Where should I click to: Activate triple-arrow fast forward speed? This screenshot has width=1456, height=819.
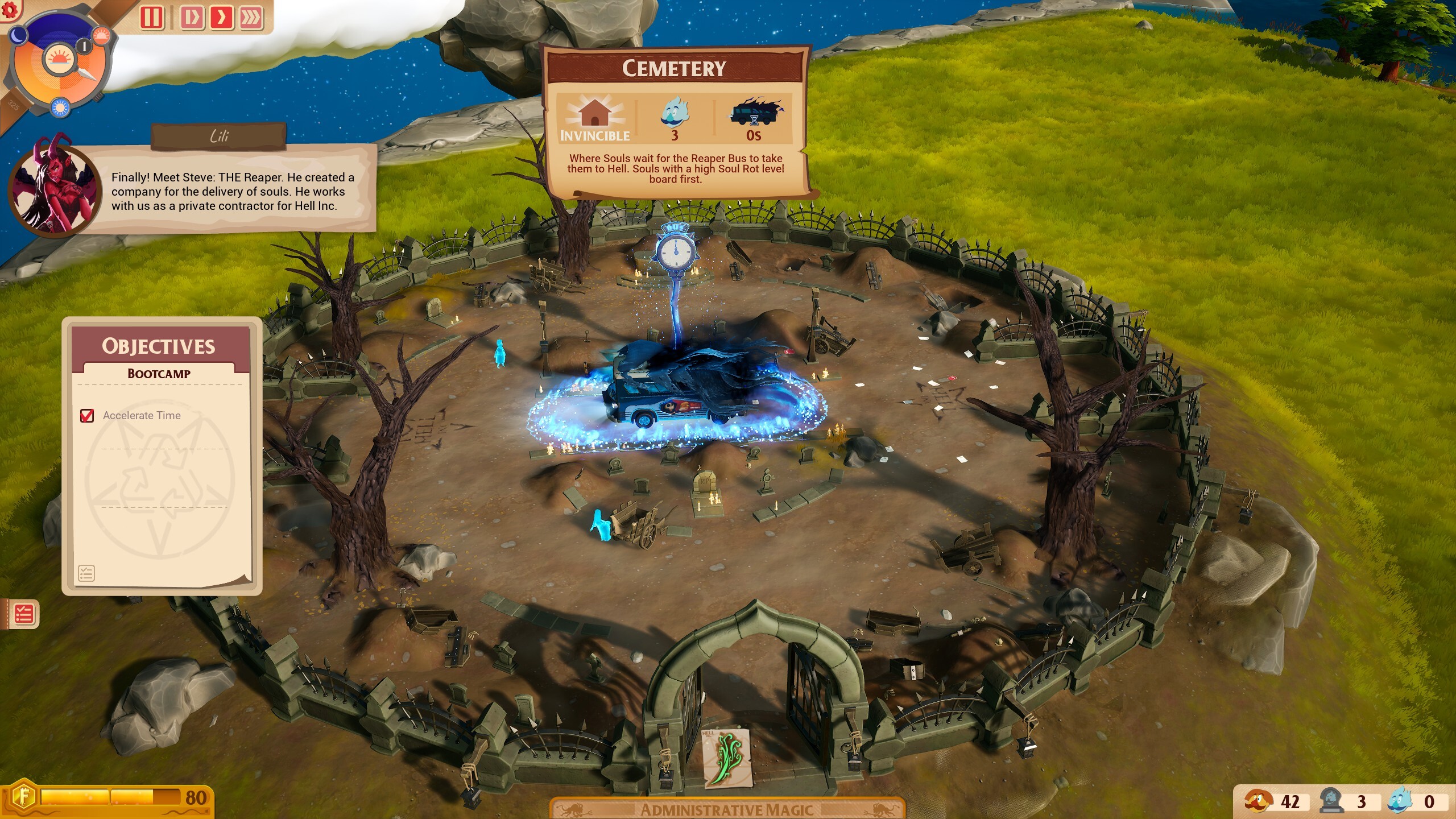[x=251, y=17]
